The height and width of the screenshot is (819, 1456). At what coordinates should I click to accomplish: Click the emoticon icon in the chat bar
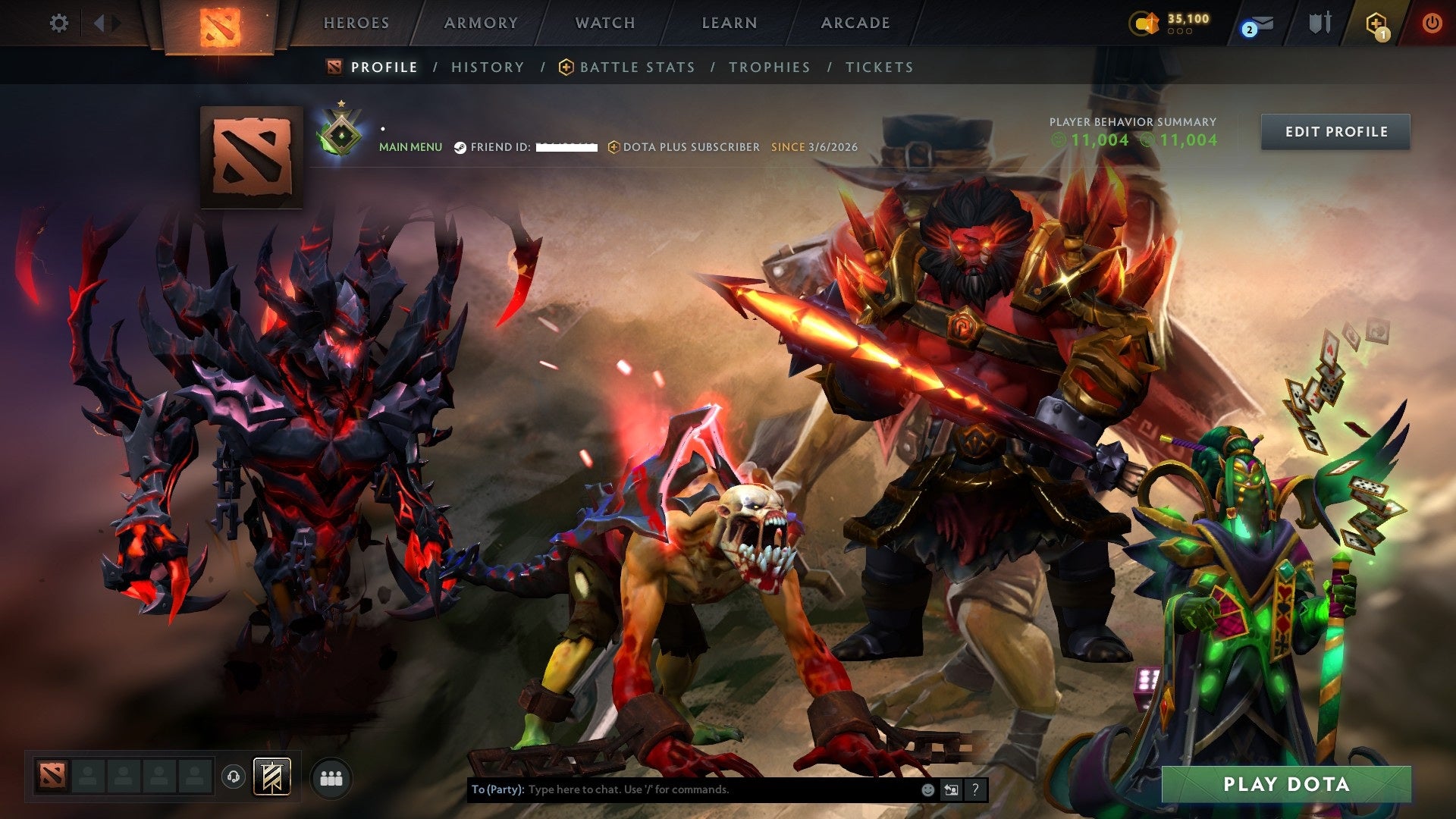coord(927,789)
